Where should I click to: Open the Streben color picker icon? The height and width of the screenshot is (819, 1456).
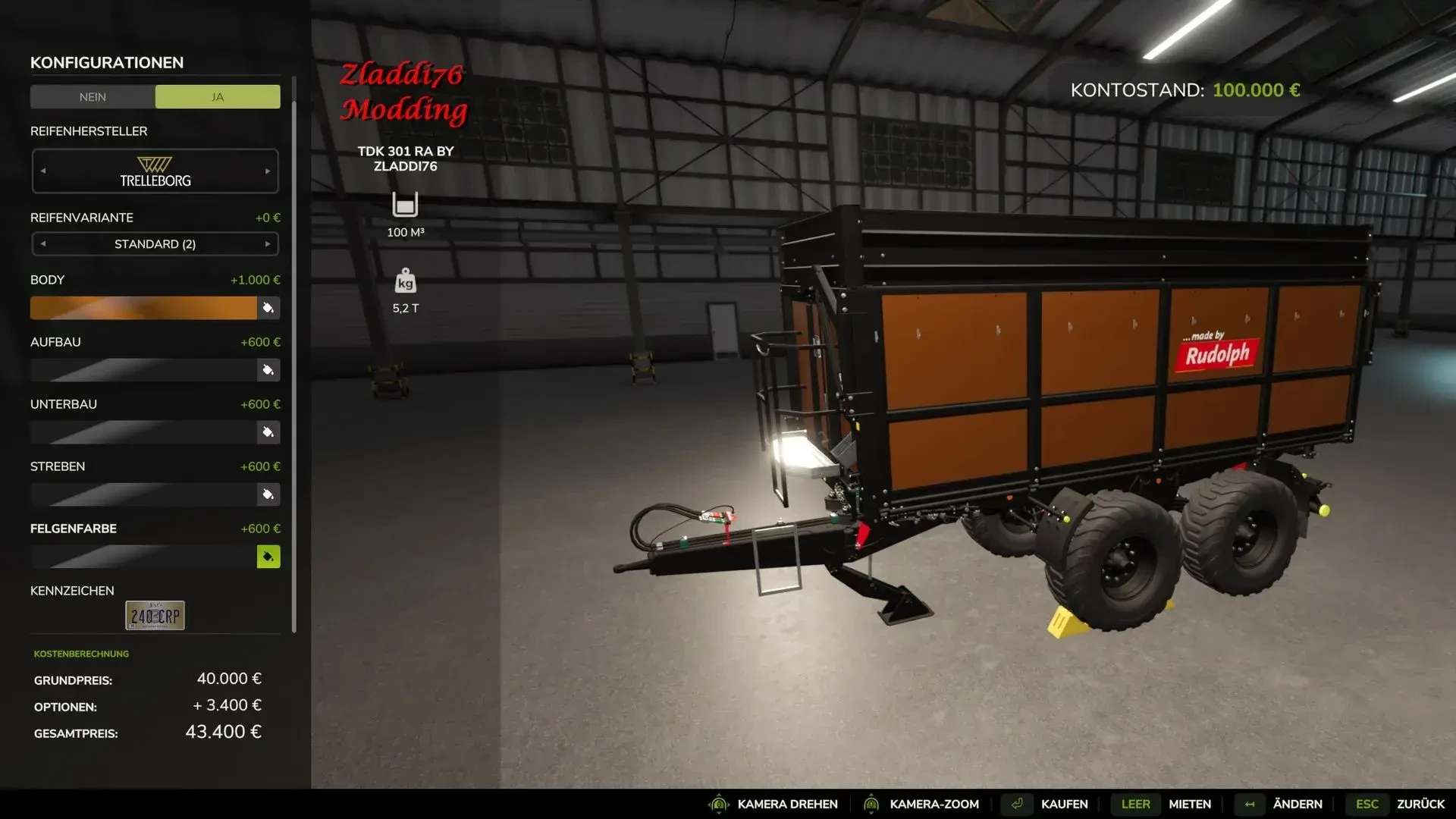268,494
